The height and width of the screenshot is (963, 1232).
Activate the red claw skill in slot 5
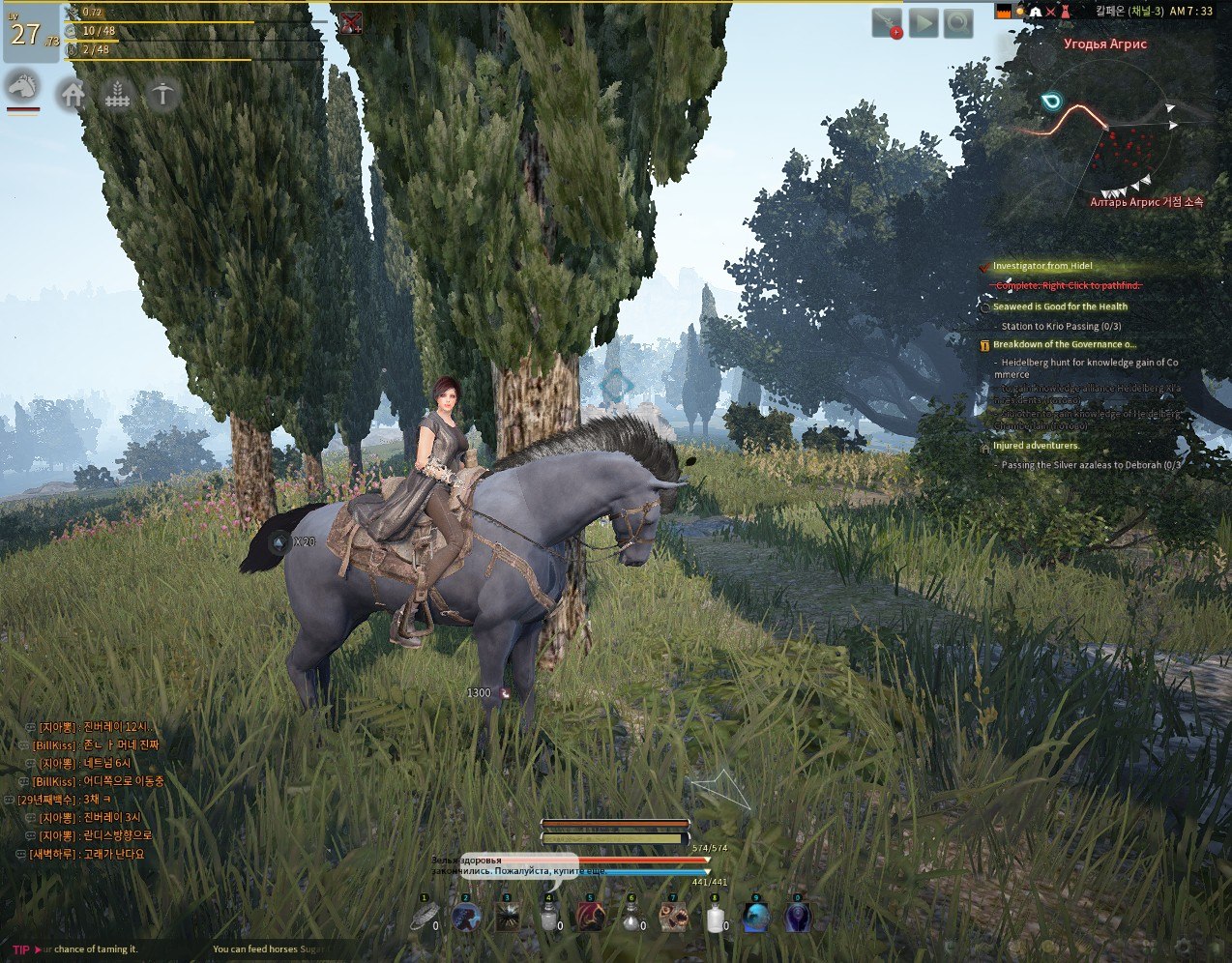coord(590,917)
